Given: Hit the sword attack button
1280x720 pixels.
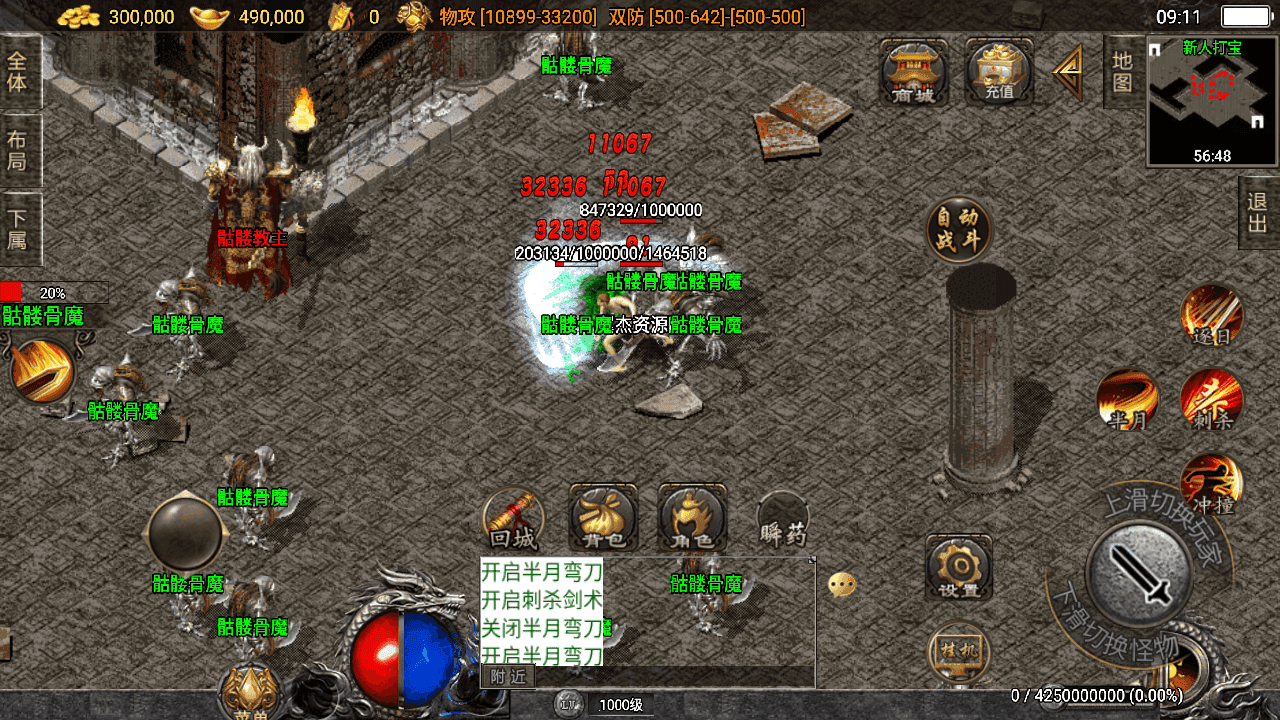Looking at the screenshot, I should [x=1139, y=573].
